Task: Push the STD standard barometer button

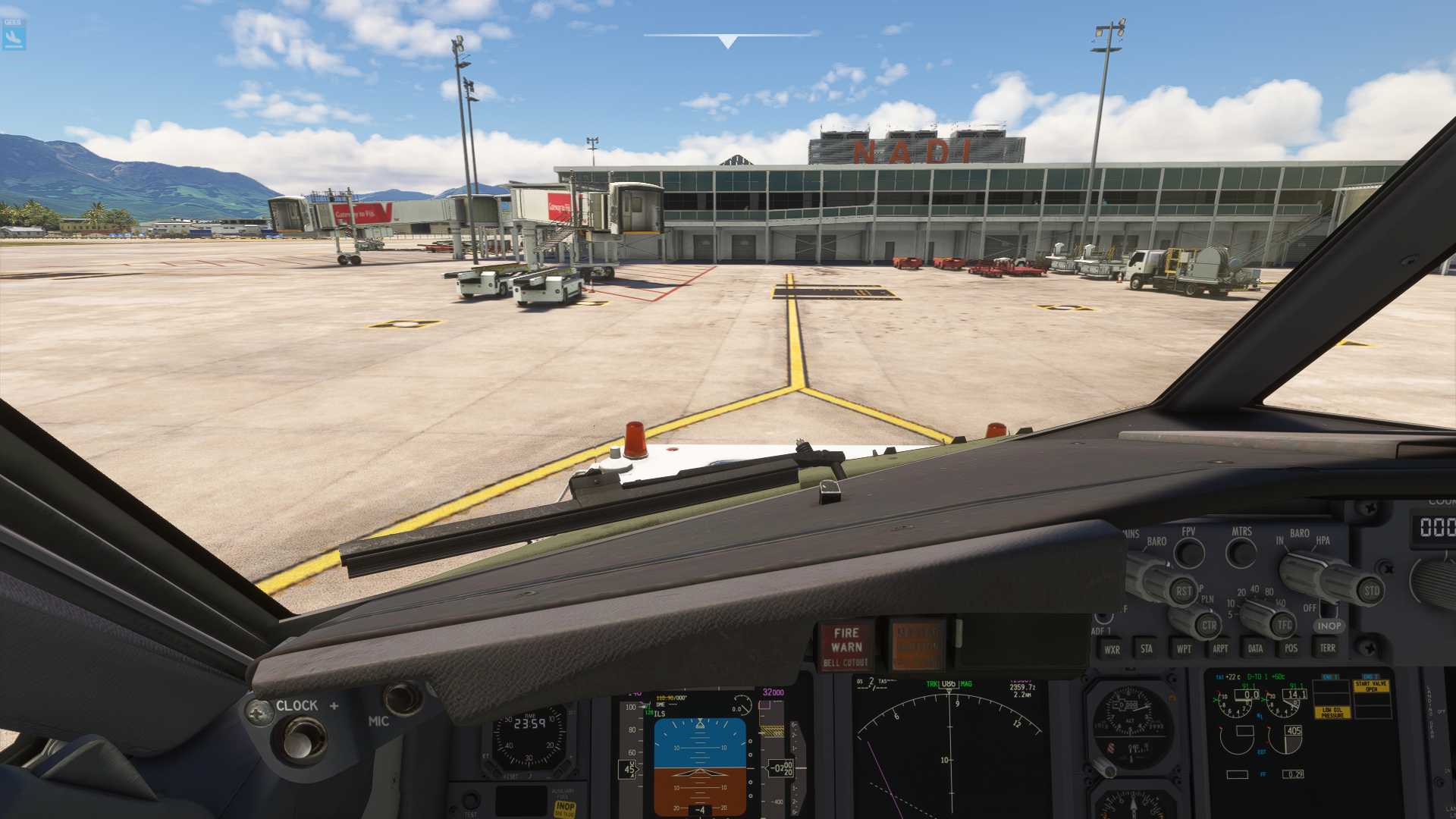Action: 1371,591
